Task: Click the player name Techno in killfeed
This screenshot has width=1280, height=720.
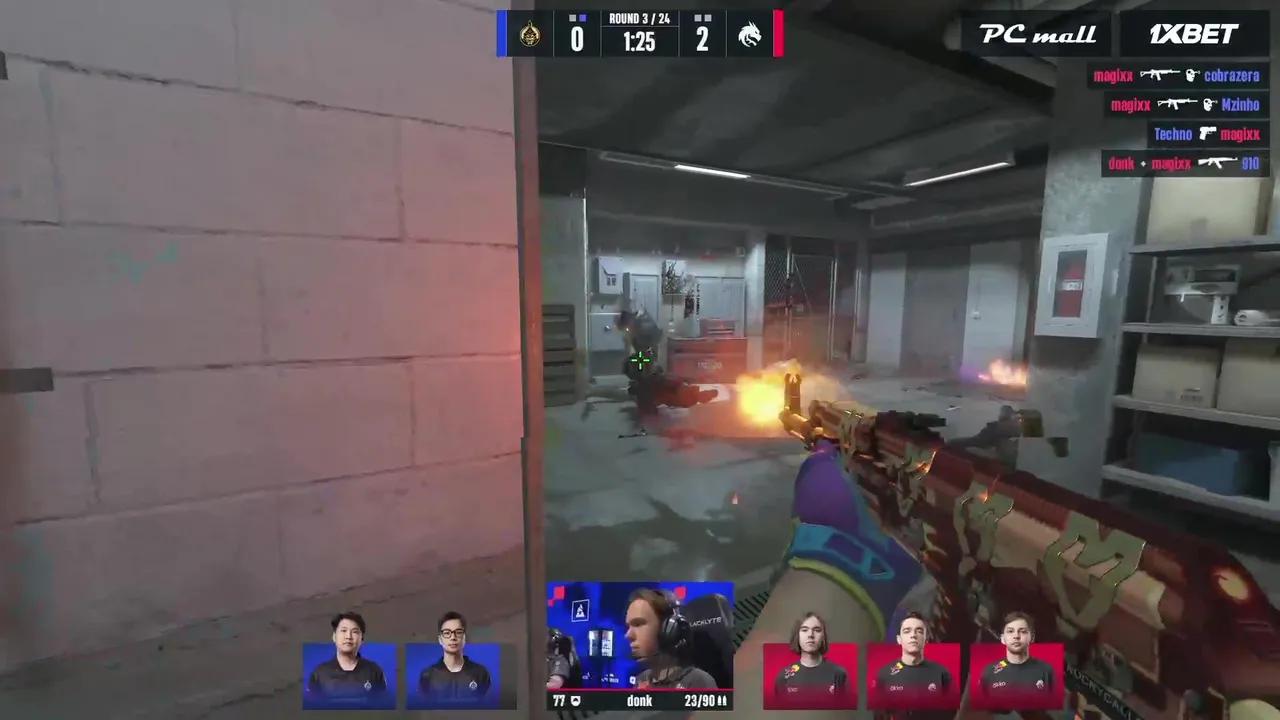Action: click(x=1173, y=133)
